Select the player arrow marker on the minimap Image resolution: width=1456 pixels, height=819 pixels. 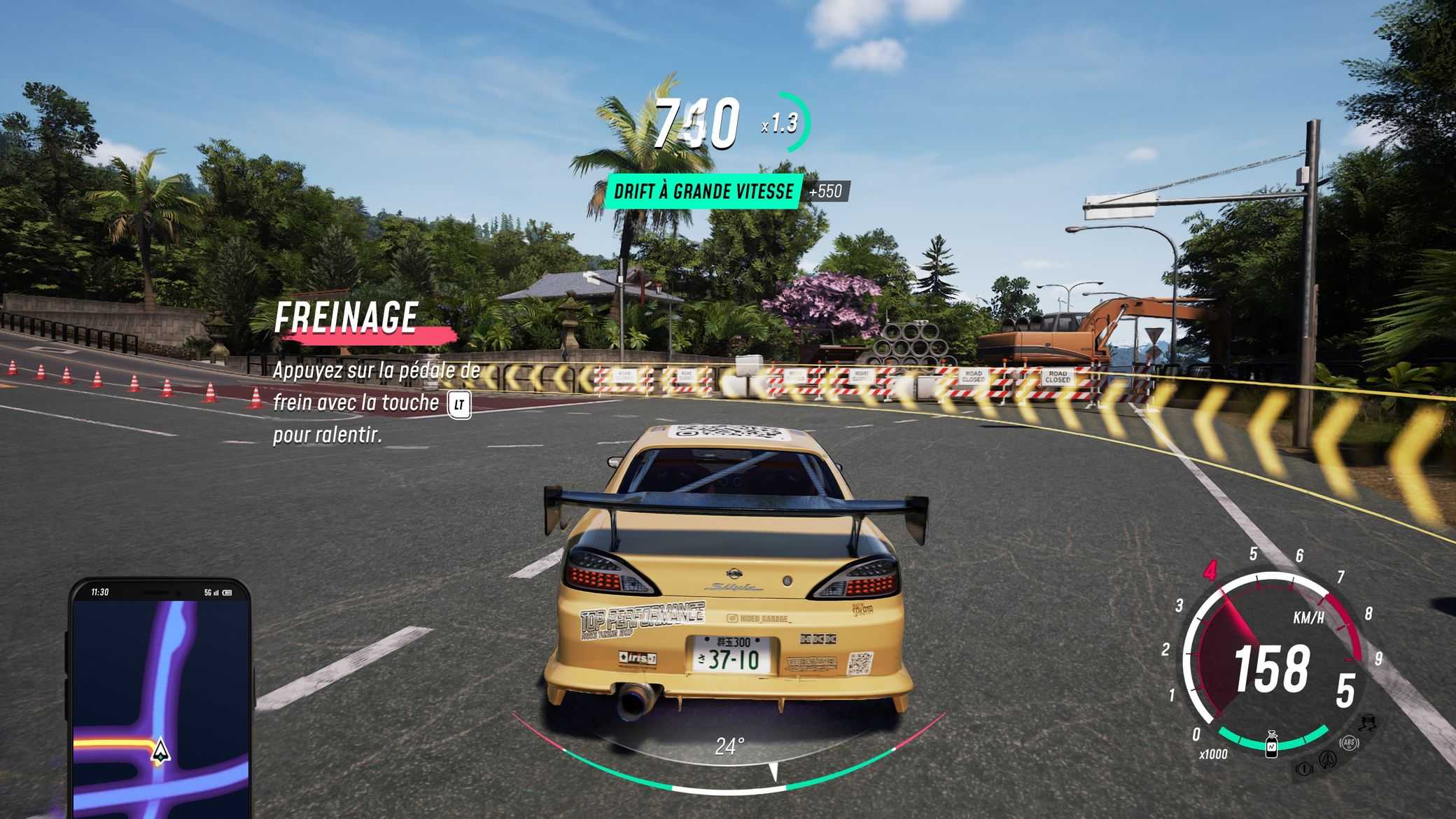click(161, 750)
